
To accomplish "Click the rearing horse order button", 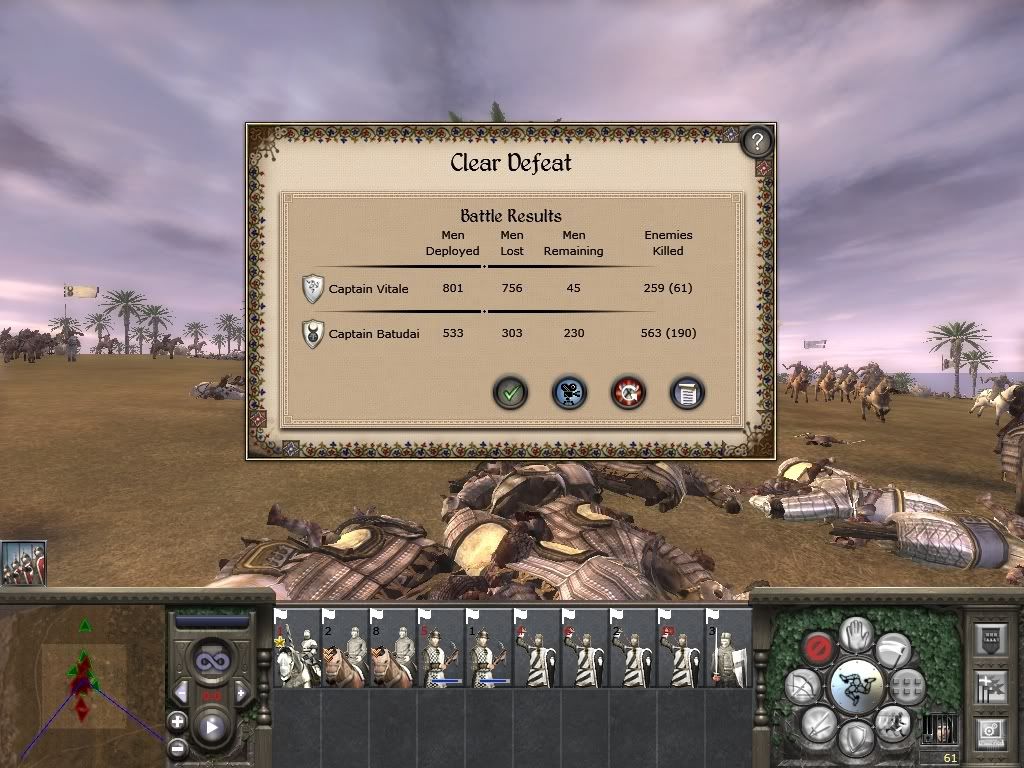I will coord(892,720).
